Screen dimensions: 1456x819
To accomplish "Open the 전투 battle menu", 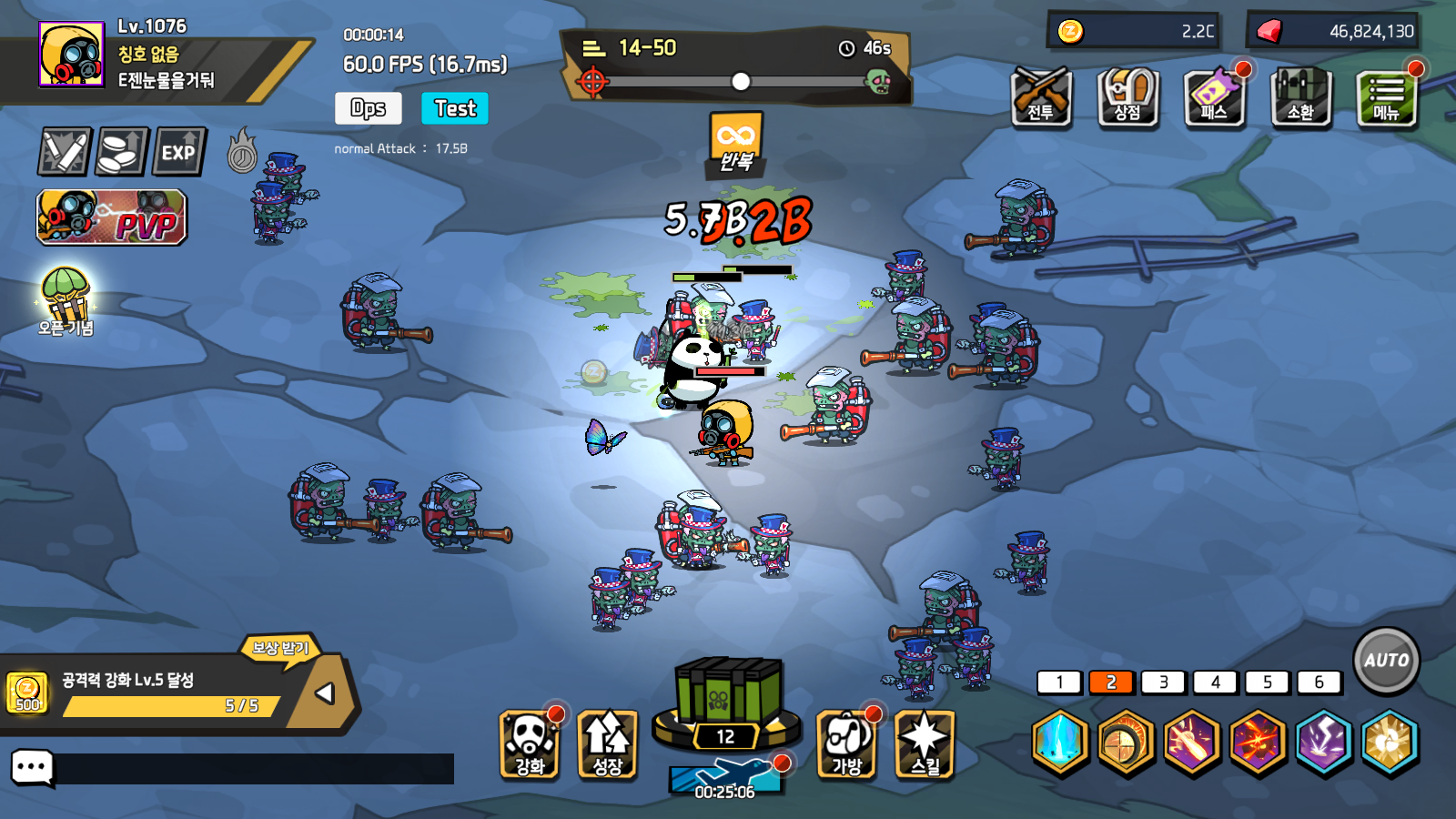I will pyautogui.click(x=1041, y=96).
